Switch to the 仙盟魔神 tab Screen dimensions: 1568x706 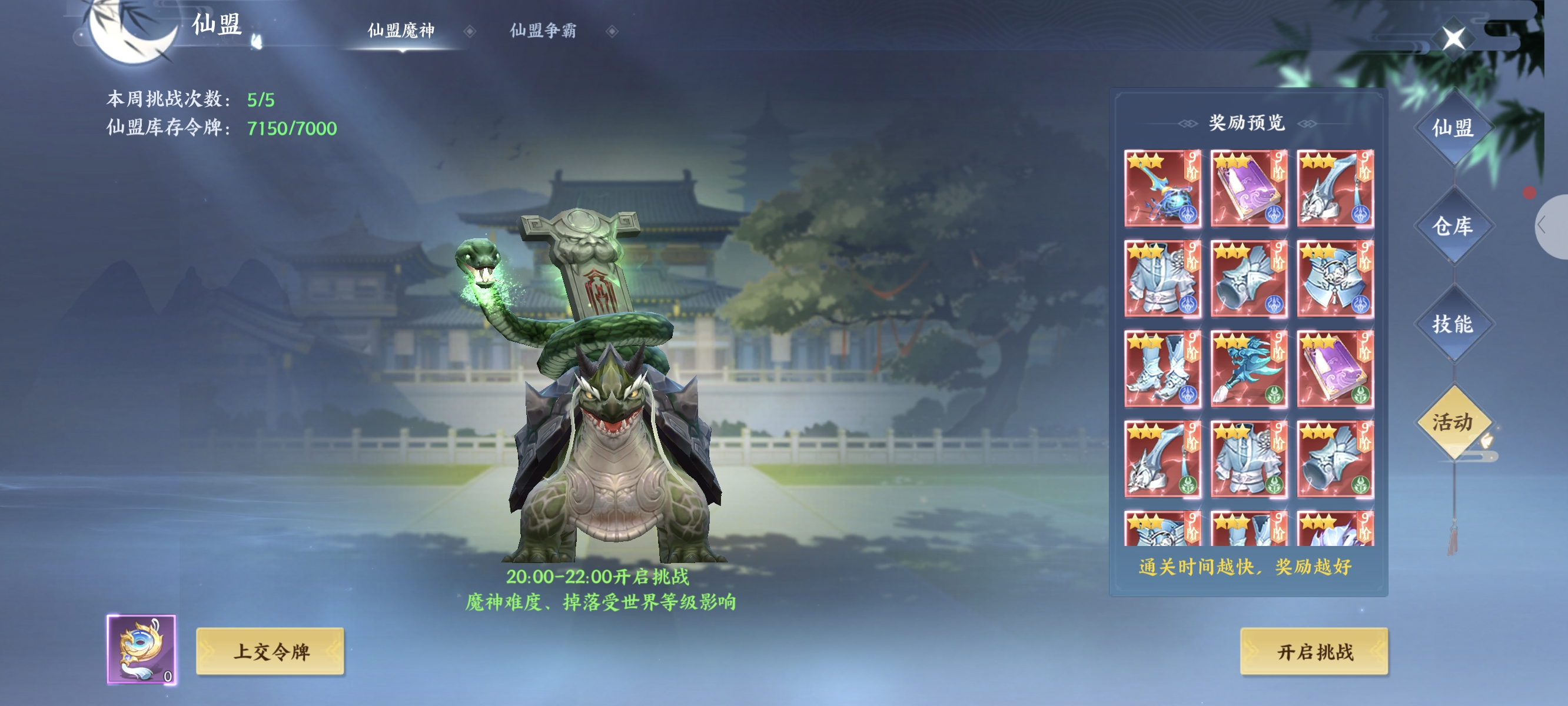coord(401,31)
